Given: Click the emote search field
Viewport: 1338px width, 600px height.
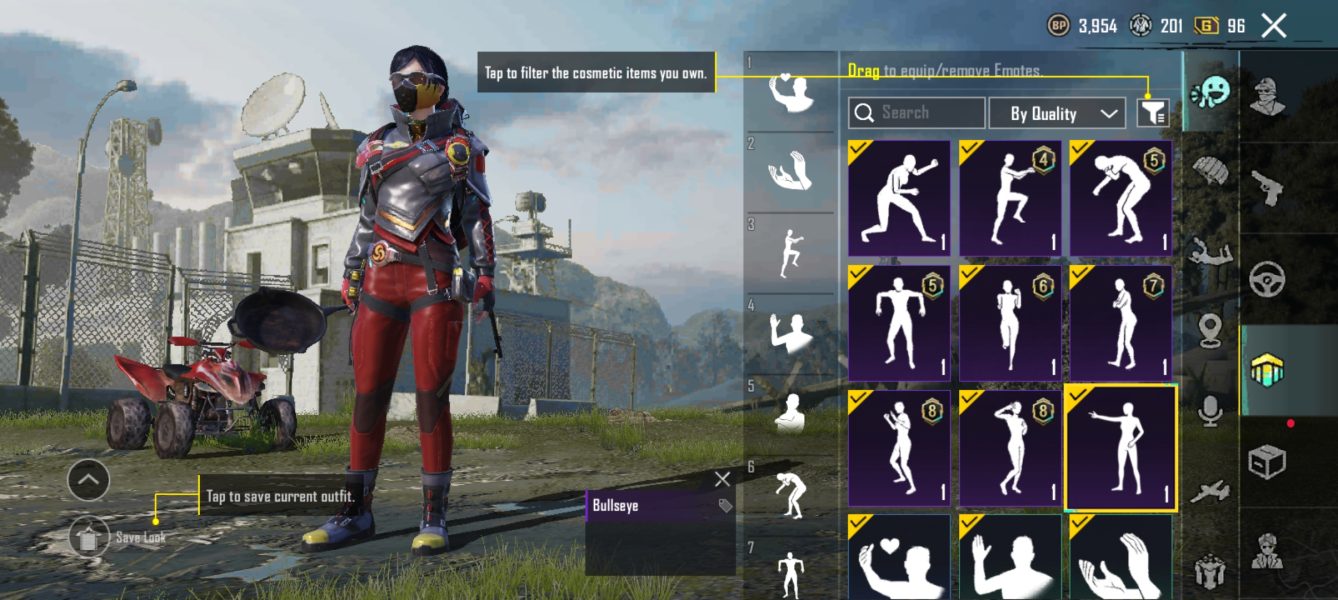Looking at the screenshot, I should pyautogui.click(x=917, y=113).
